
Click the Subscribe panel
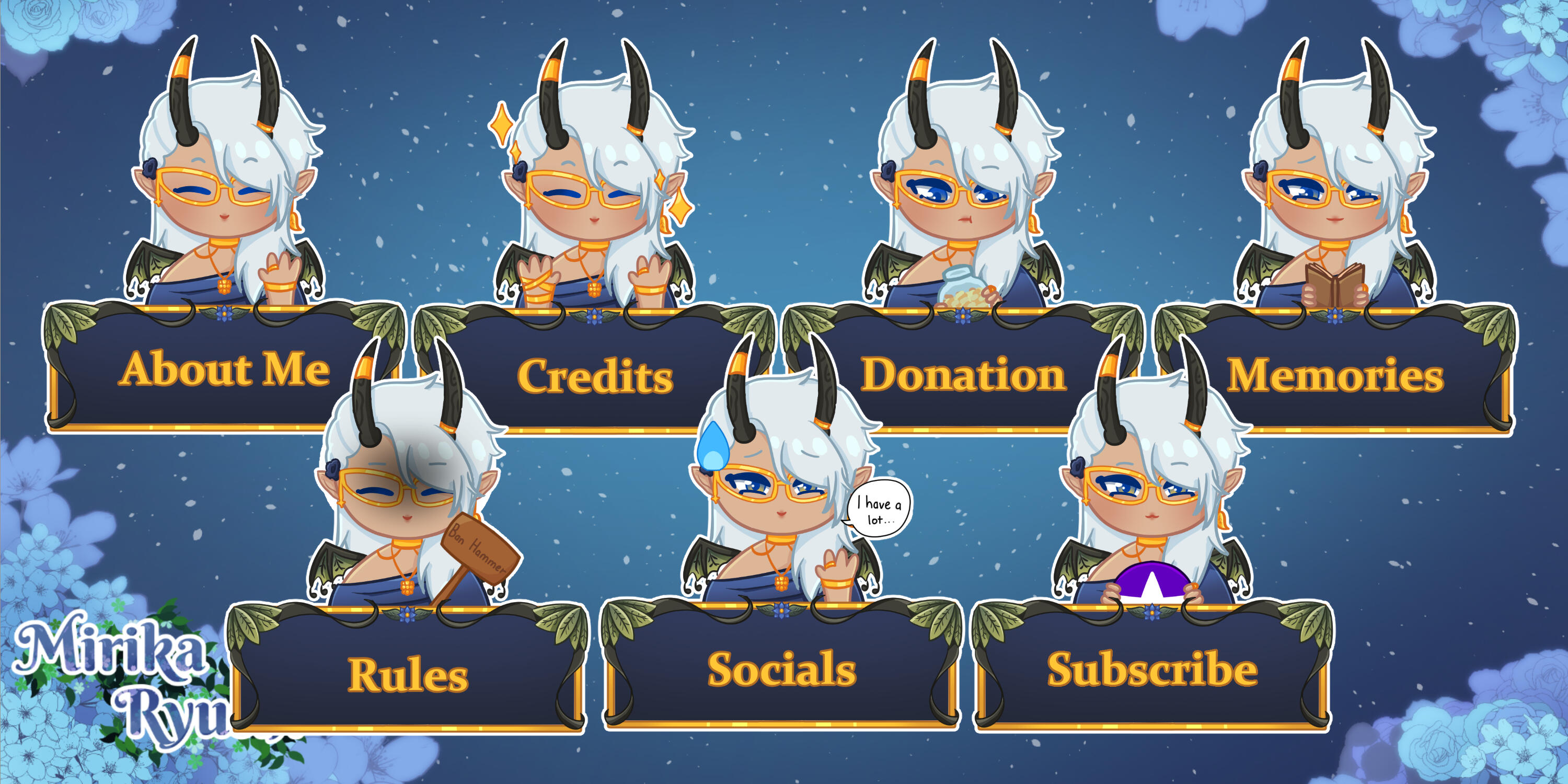[1151, 670]
